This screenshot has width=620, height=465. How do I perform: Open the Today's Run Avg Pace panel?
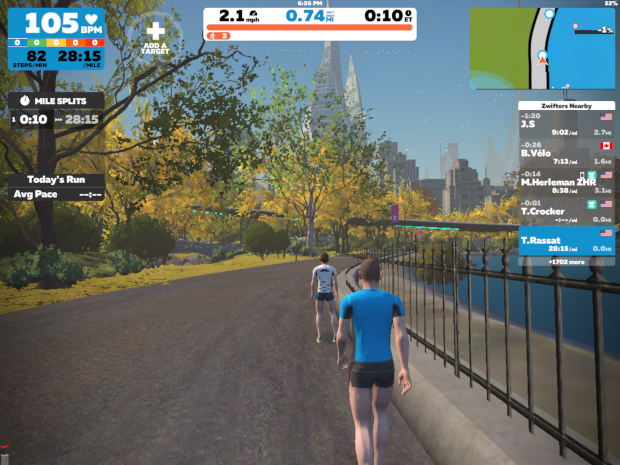point(57,187)
